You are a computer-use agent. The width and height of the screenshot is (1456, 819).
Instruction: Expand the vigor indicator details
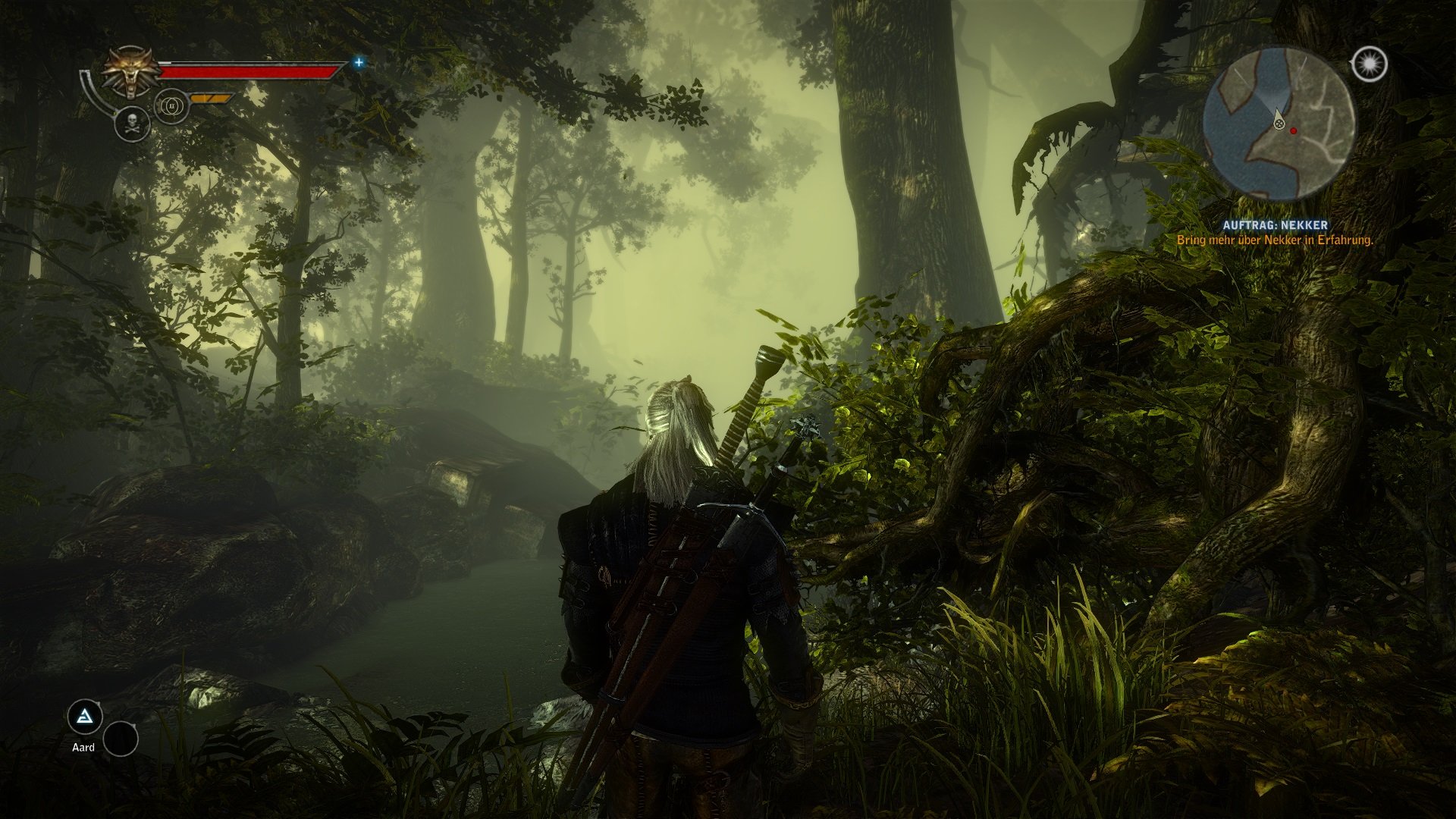tap(171, 107)
